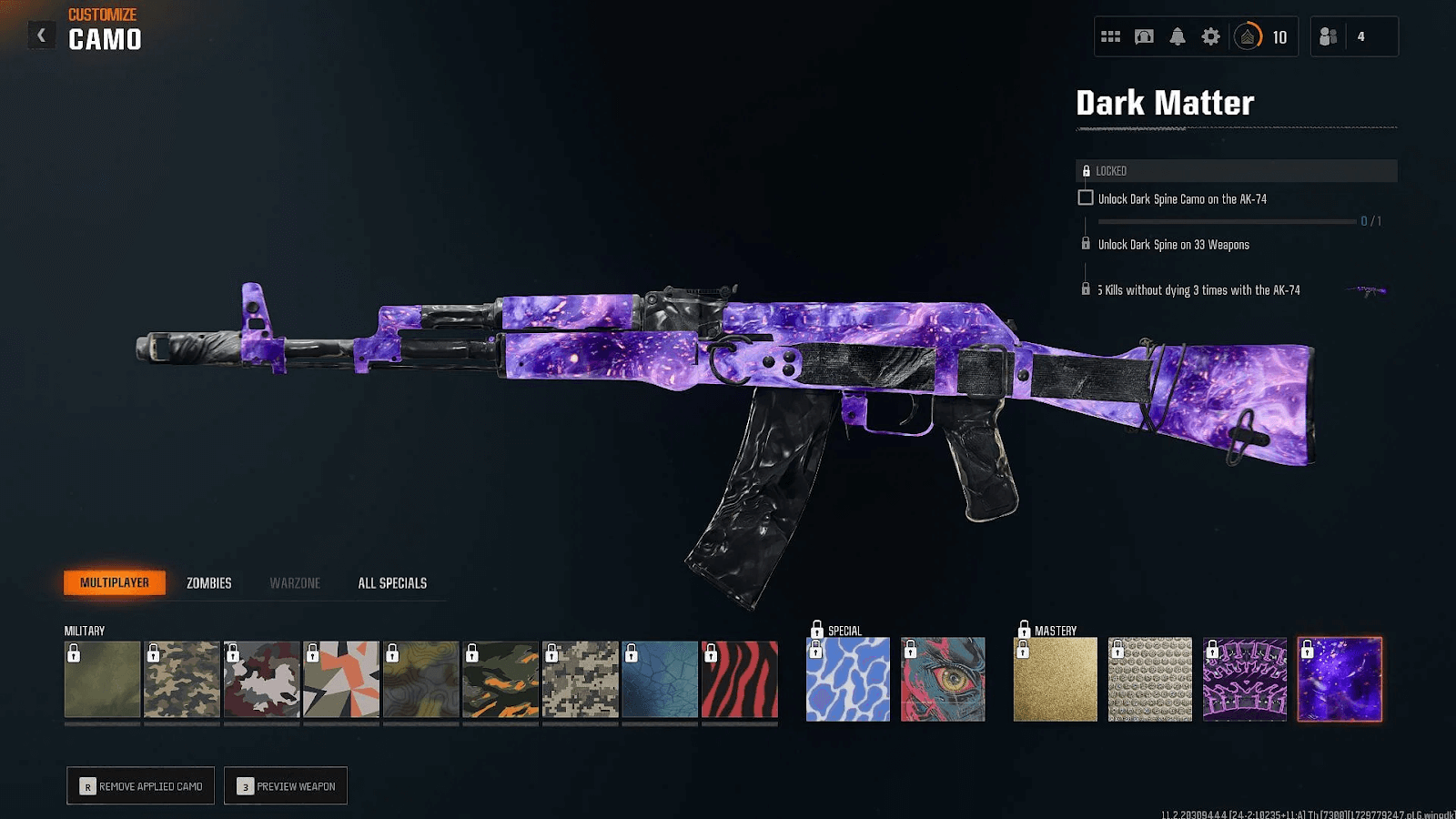Viewport: 1456px width, 819px height.
Task: Click the rank level 10 emblem
Action: tap(1247, 36)
